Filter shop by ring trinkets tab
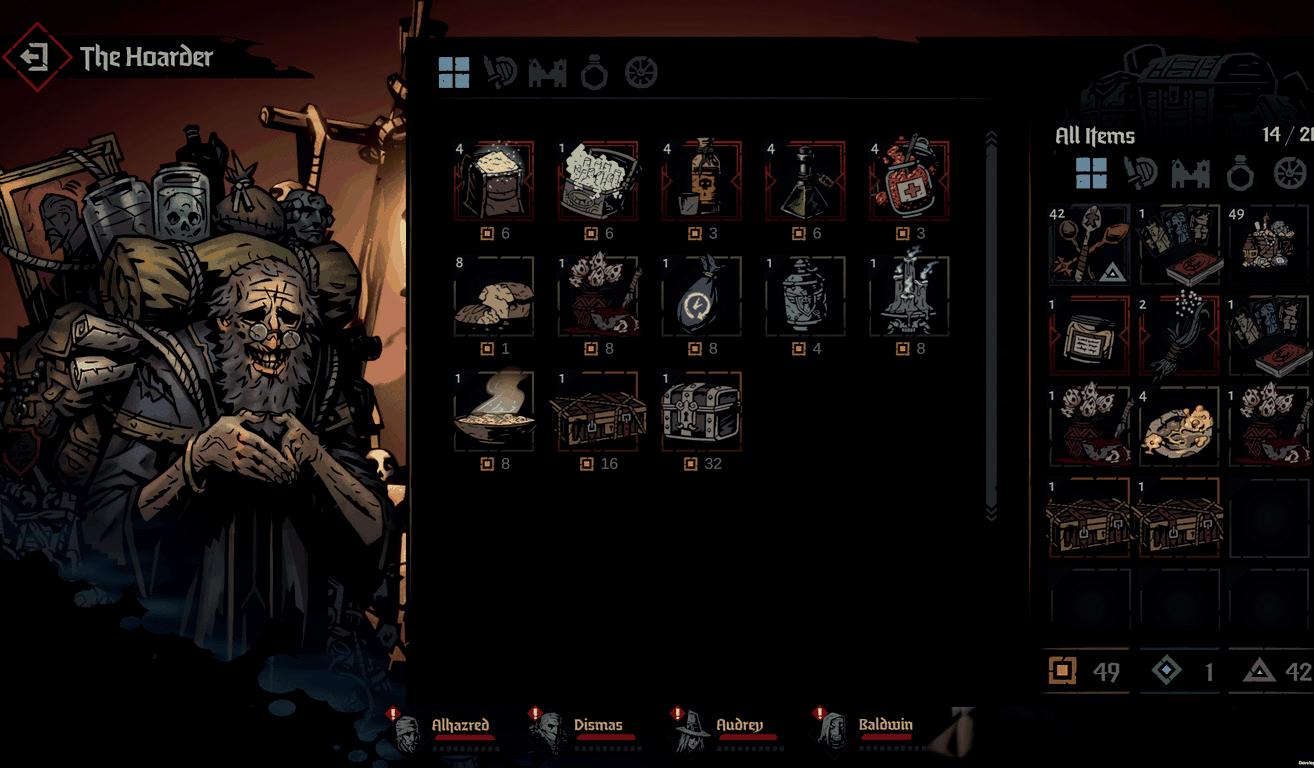This screenshot has height=768, width=1314. (x=594, y=72)
